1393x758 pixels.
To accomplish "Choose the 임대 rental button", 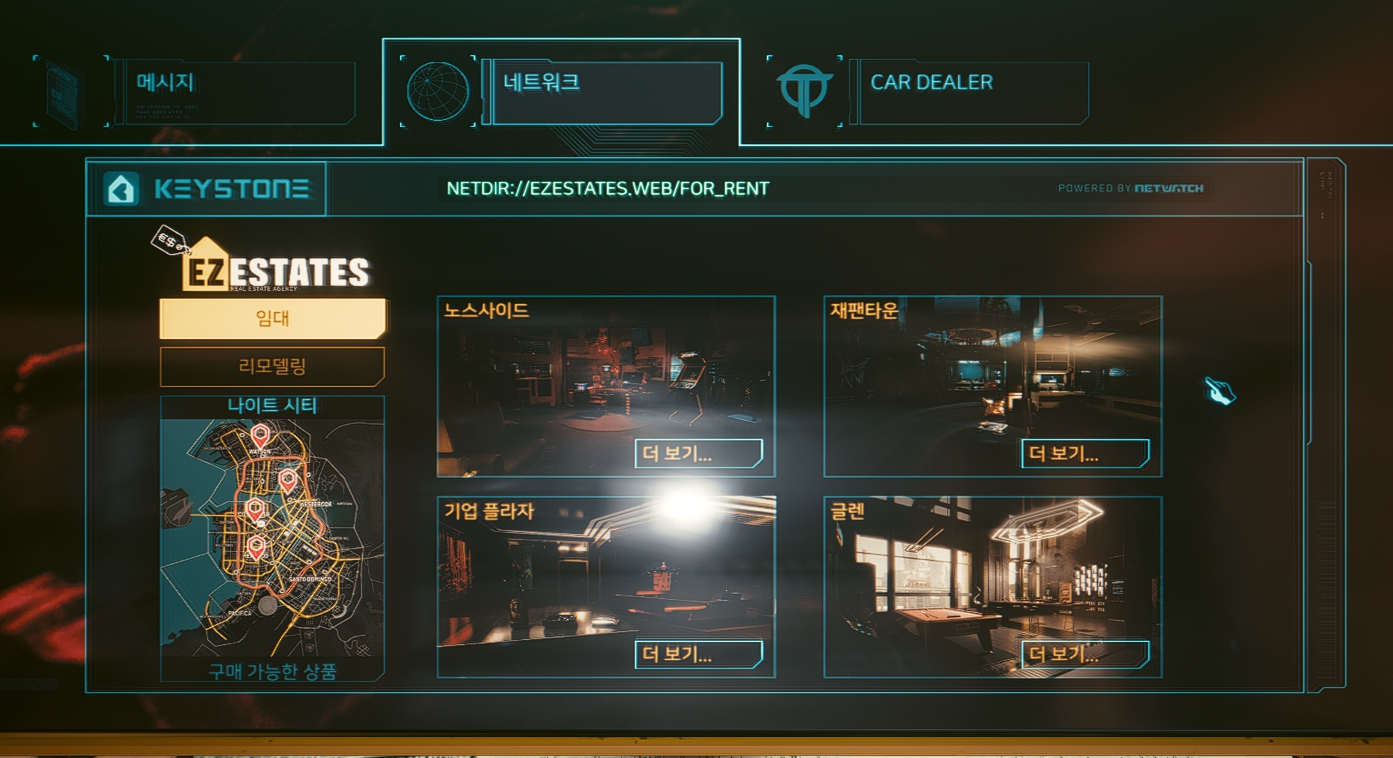I will pos(272,319).
